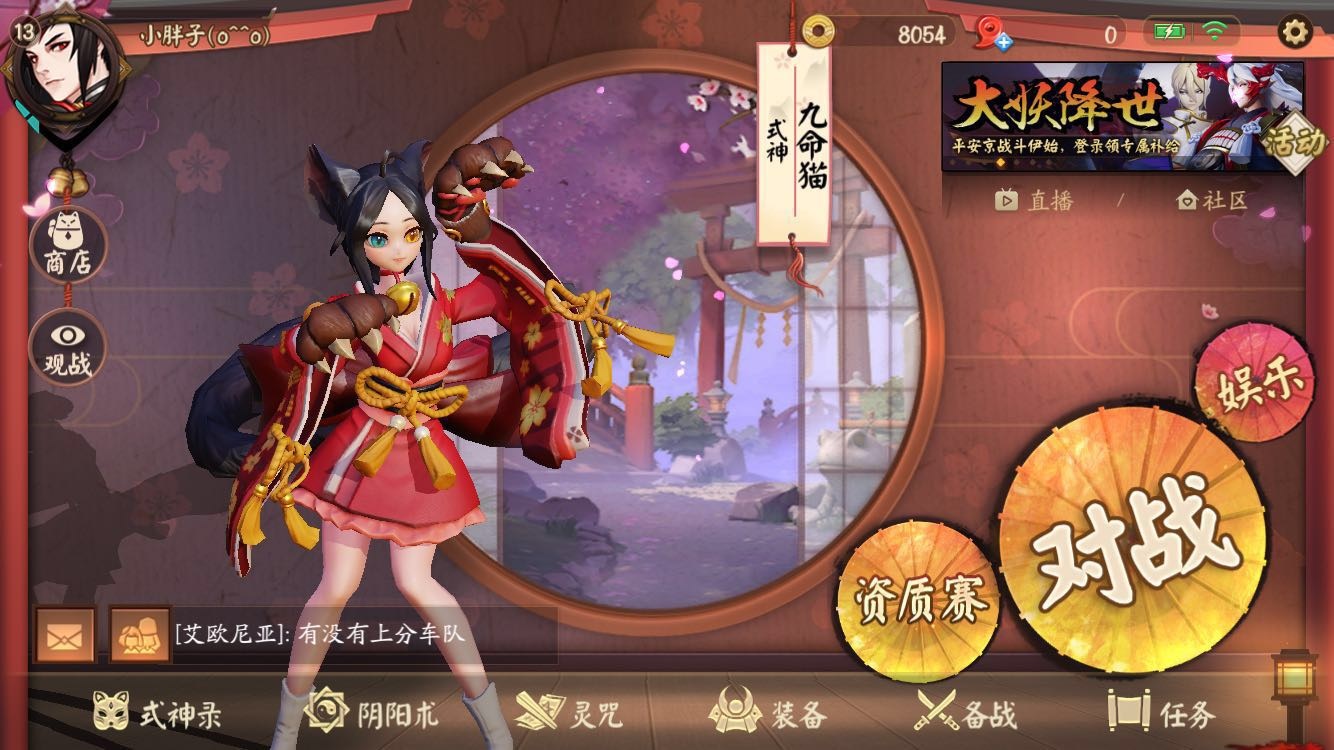Visit the 社区 community page
Screen dimensions: 1334x750
pyautogui.click(x=1212, y=200)
